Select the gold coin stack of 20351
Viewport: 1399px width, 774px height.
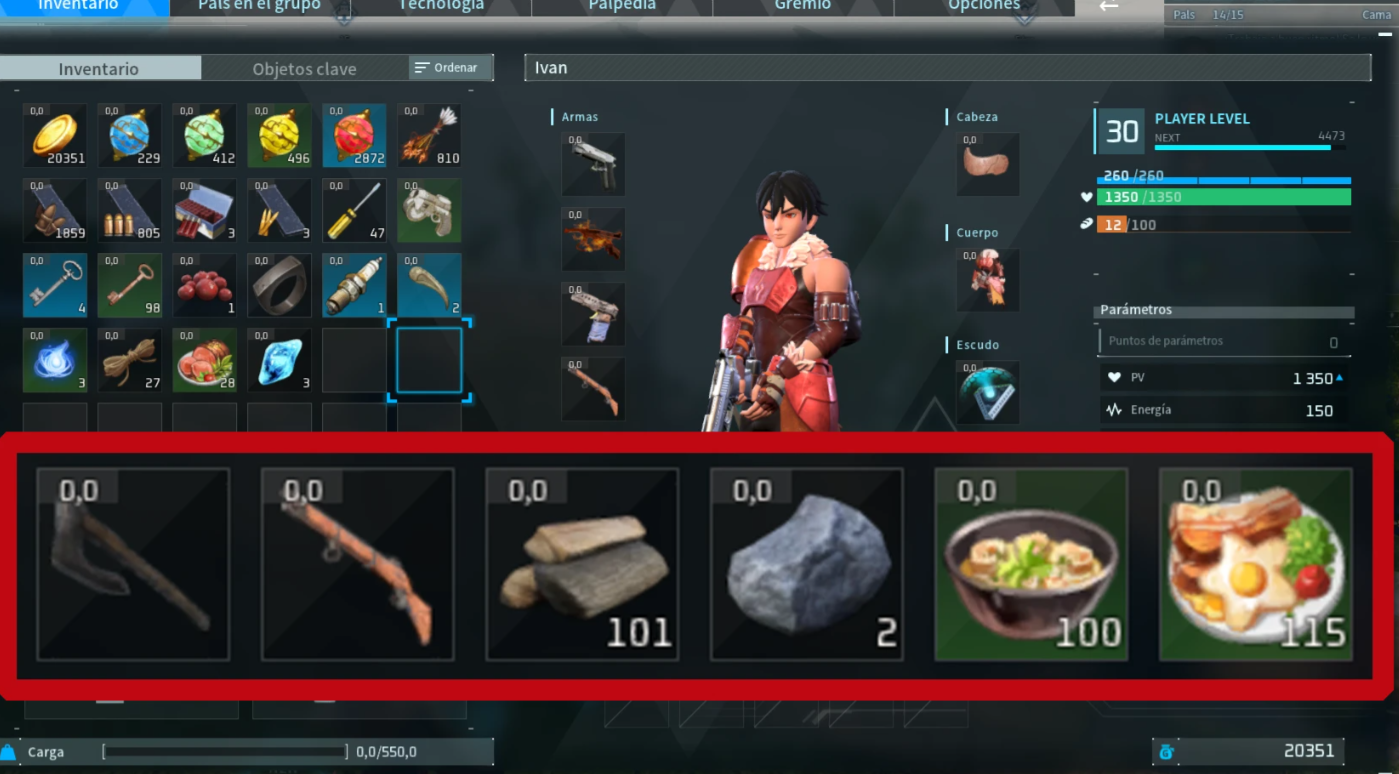point(55,135)
